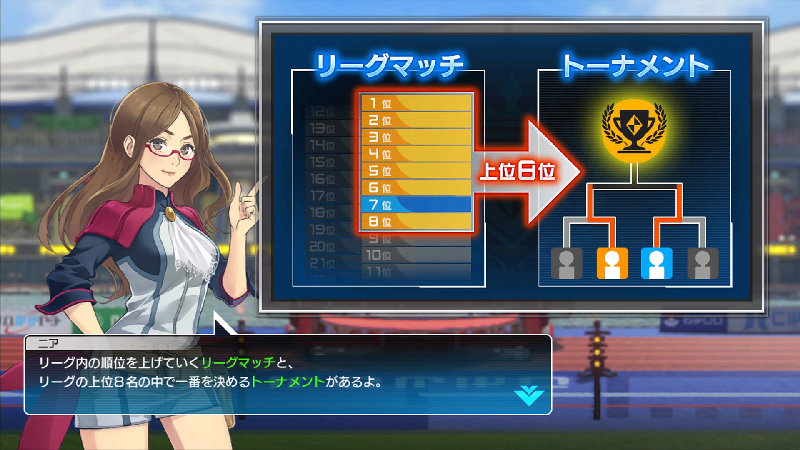Viewport: 800px width, 450px height.
Task: Advance dialogue with the blue down-arrow
Action: click(x=527, y=395)
